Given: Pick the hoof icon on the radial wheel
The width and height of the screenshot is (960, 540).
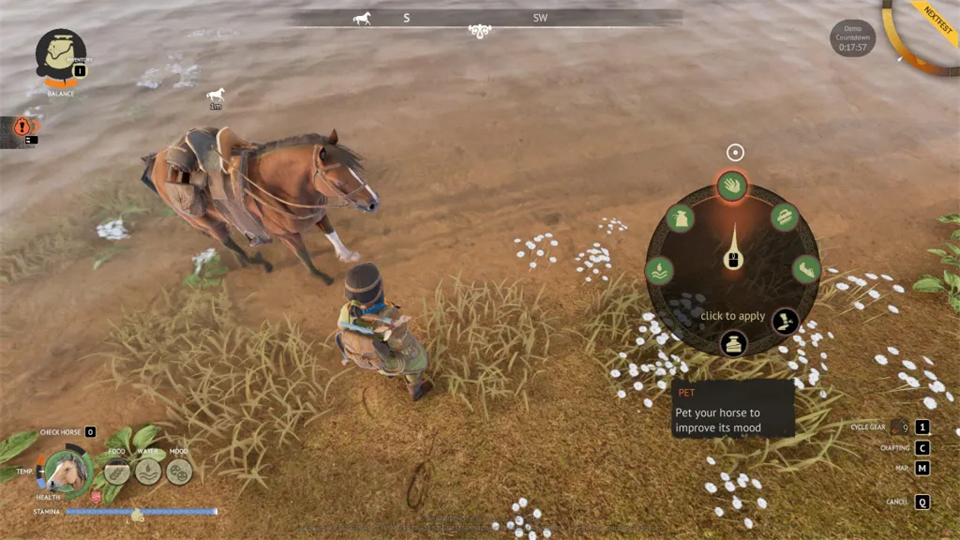Looking at the screenshot, I should (x=806, y=269).
